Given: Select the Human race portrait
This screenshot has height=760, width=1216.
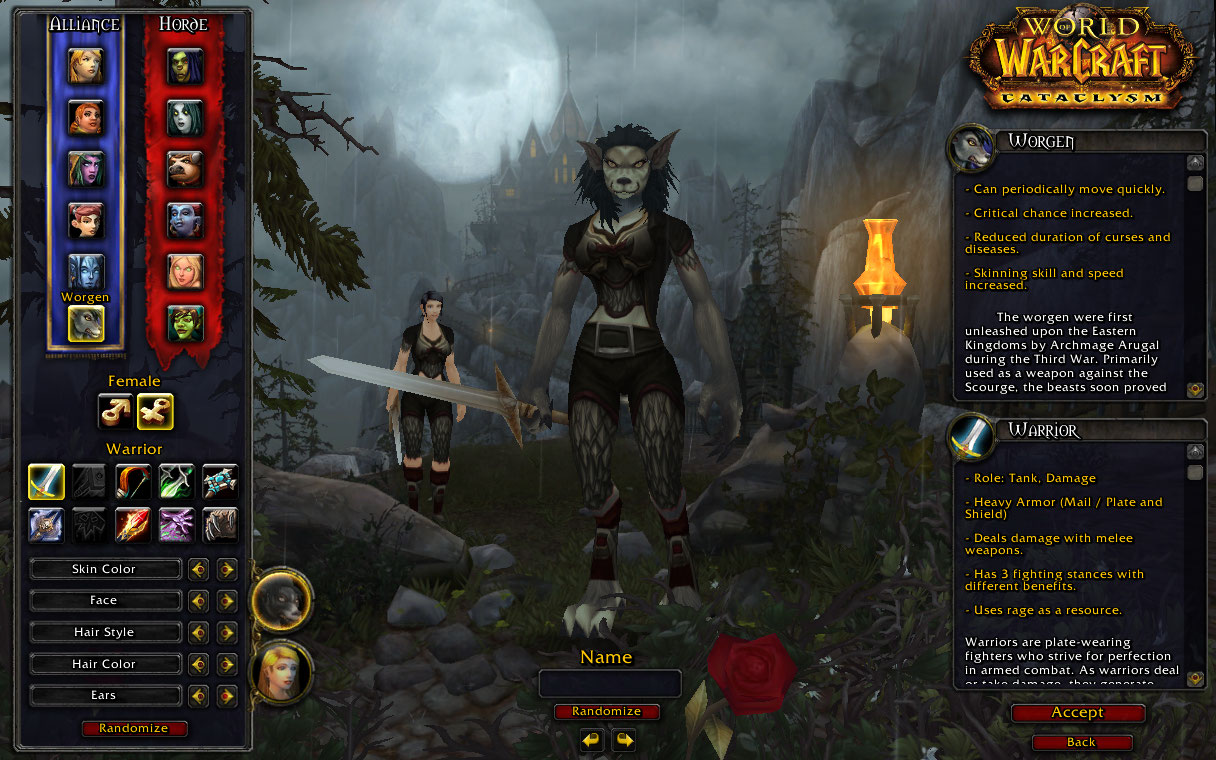Looking at the screenshot, I should tap(86, 66).
